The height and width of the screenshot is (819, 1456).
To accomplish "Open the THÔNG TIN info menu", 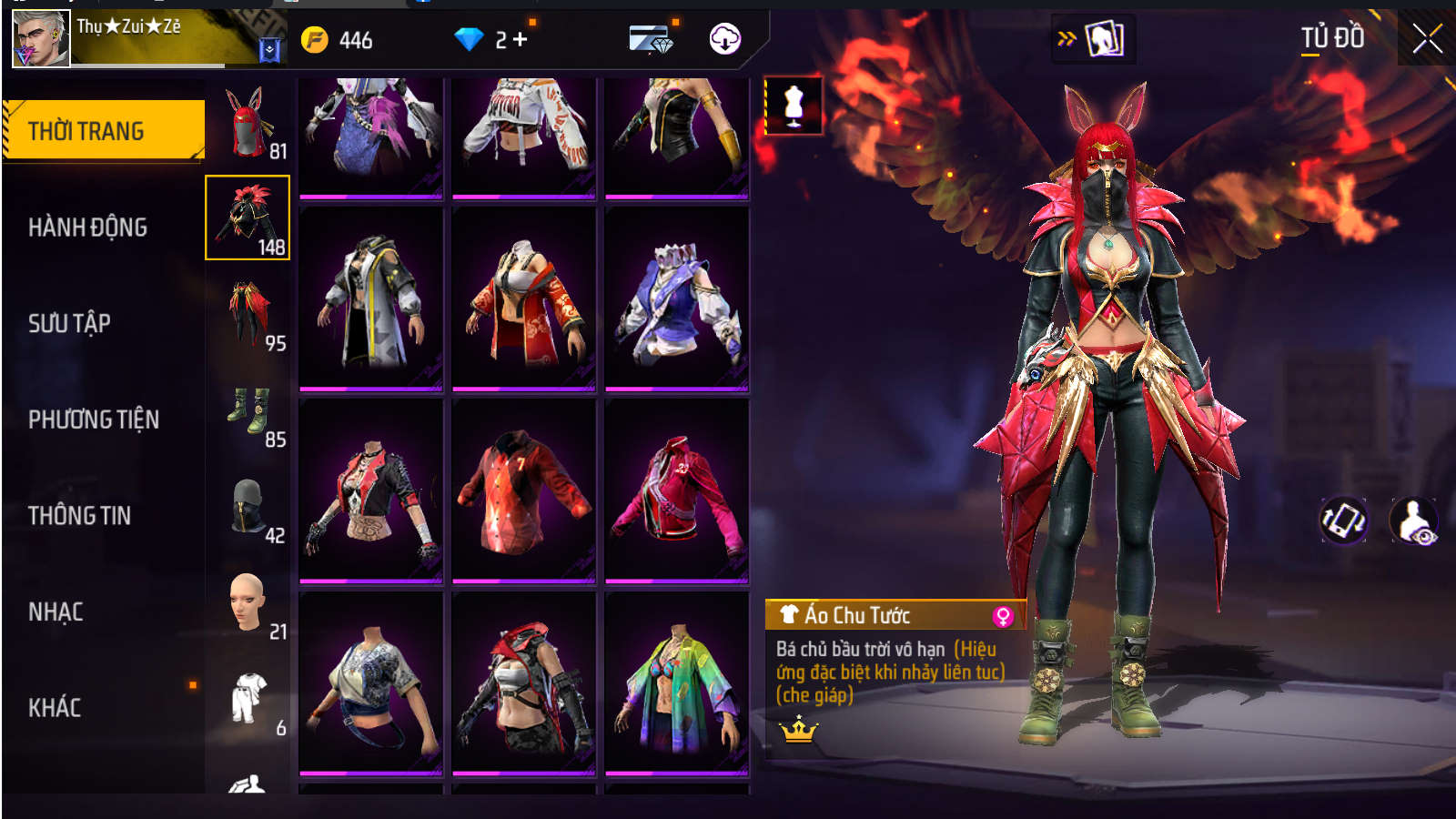I will [79, 516].
